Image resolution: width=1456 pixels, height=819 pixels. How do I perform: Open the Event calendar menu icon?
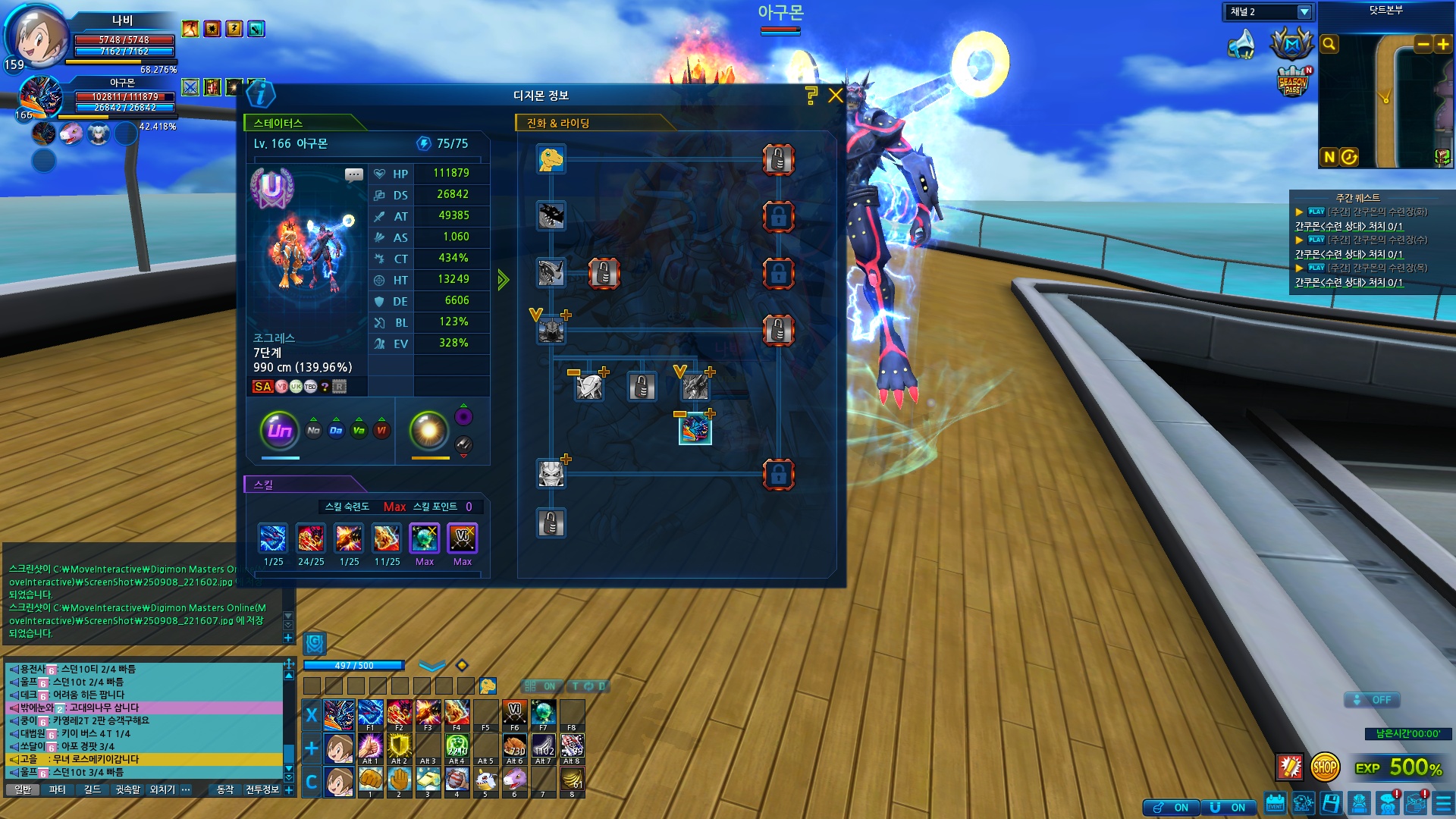pos(1275,804)
